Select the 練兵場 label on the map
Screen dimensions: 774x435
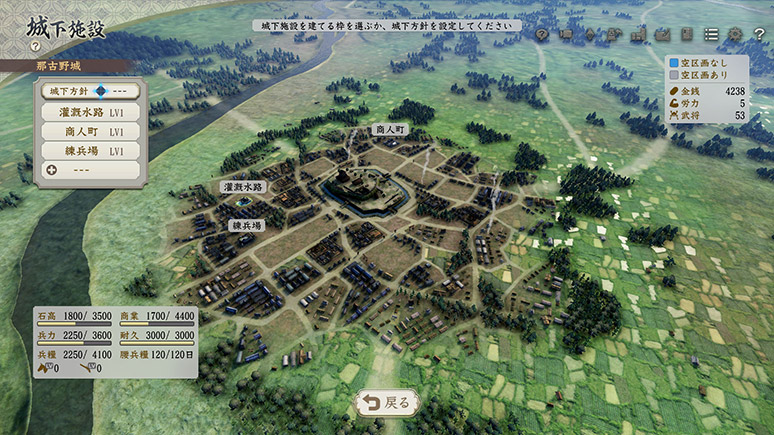pos(246,226)
